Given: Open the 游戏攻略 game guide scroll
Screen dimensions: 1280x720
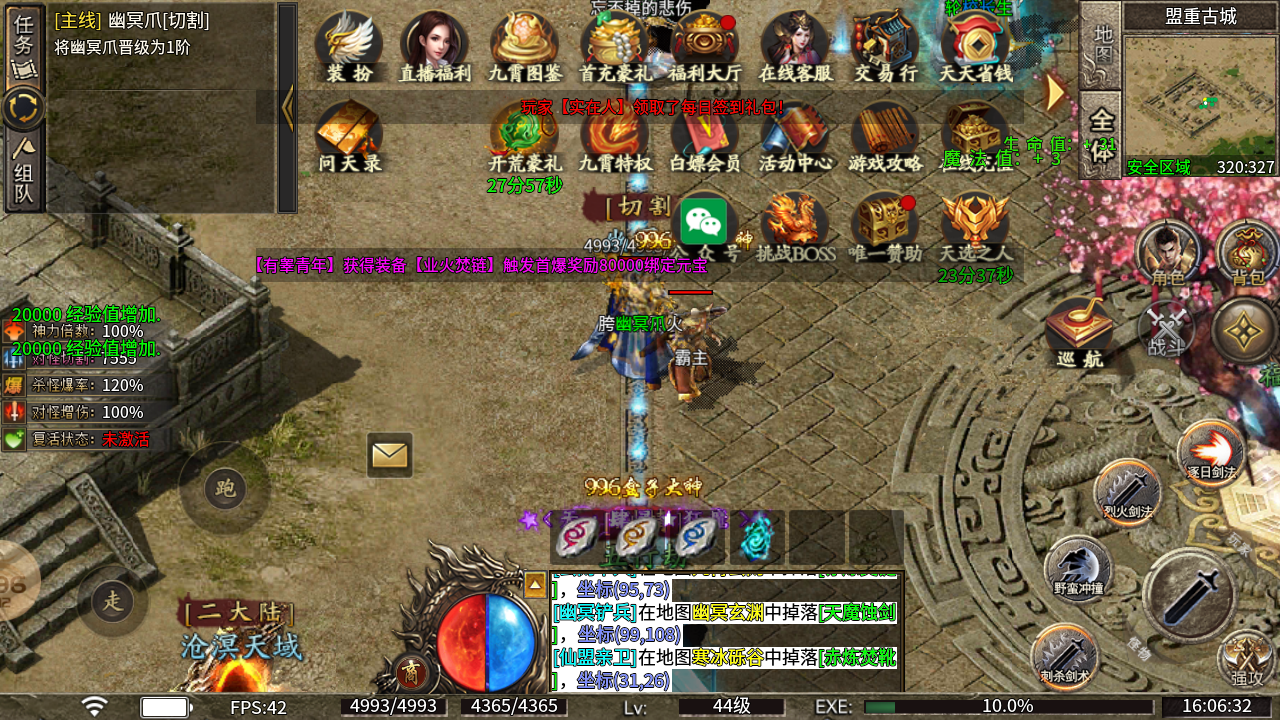Looking at the screenshot, I should [886, 135].
